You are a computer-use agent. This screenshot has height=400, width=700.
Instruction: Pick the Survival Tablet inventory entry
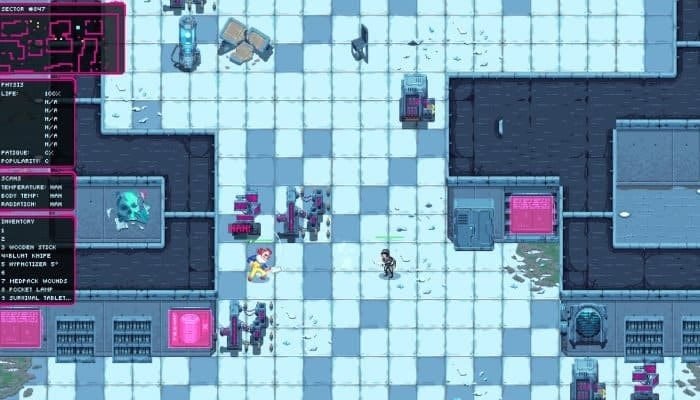pos(38,298)
